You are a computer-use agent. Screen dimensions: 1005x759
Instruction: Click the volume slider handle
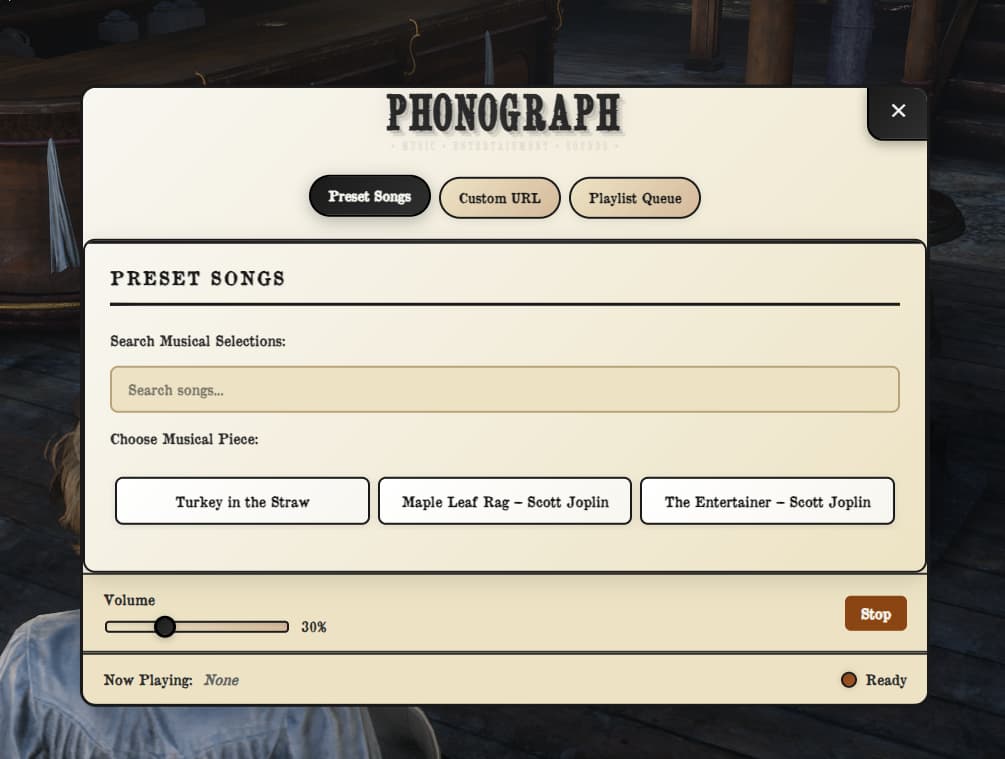pos(165,627)
